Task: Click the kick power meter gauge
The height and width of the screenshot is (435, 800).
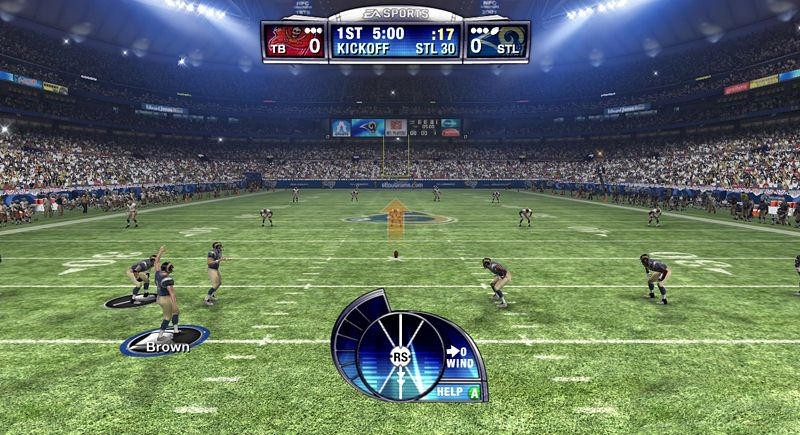Action: pyautogui.click(x=400, y=355)
